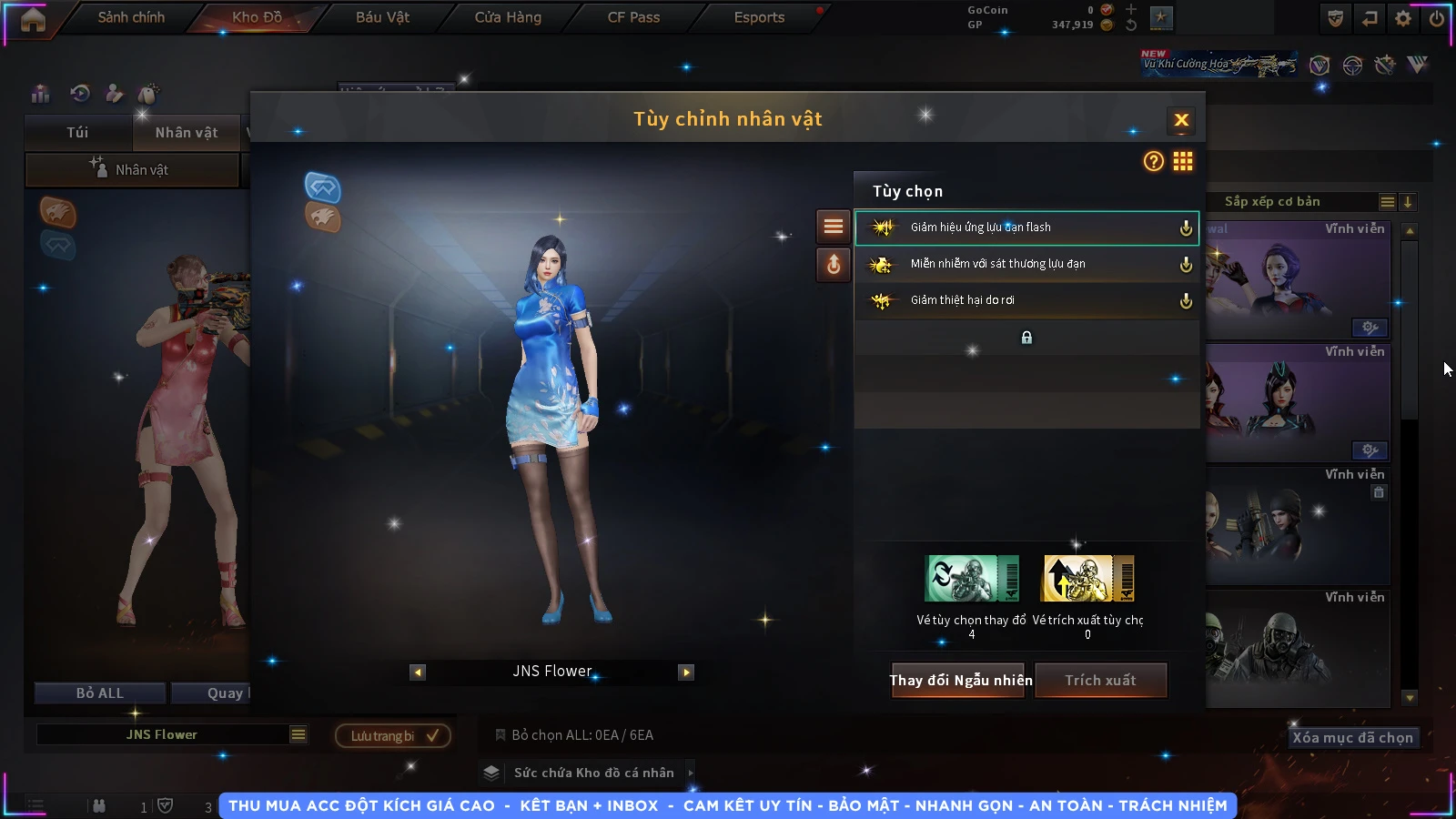Click the Xóa mục đã chọn button
1456x819 pixels.
click(x=1352, y=737)
